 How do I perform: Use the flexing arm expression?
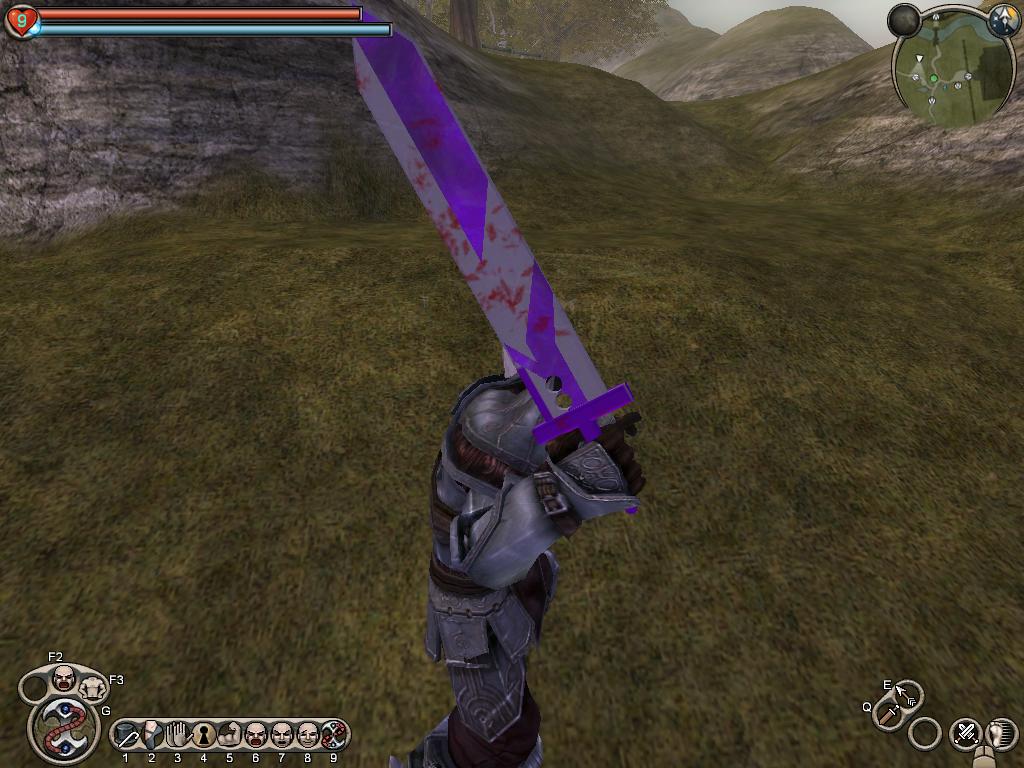(x=230, y=736)
